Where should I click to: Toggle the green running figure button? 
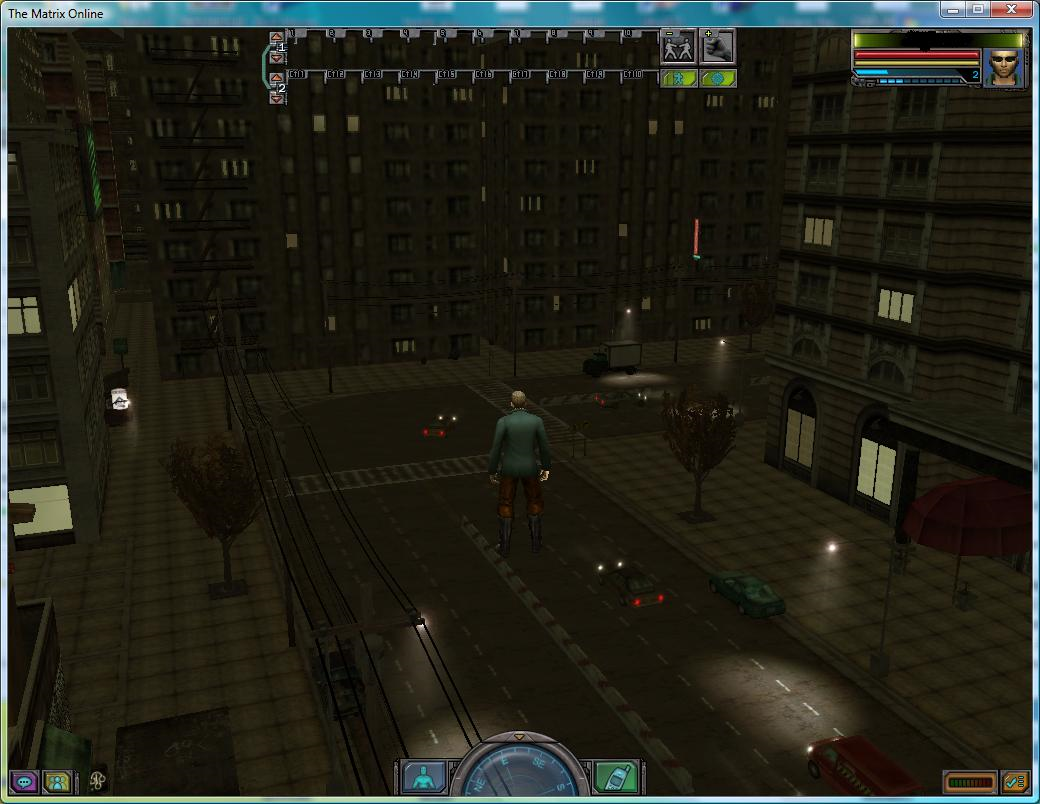pyautogui.click(x=679, y=78)
